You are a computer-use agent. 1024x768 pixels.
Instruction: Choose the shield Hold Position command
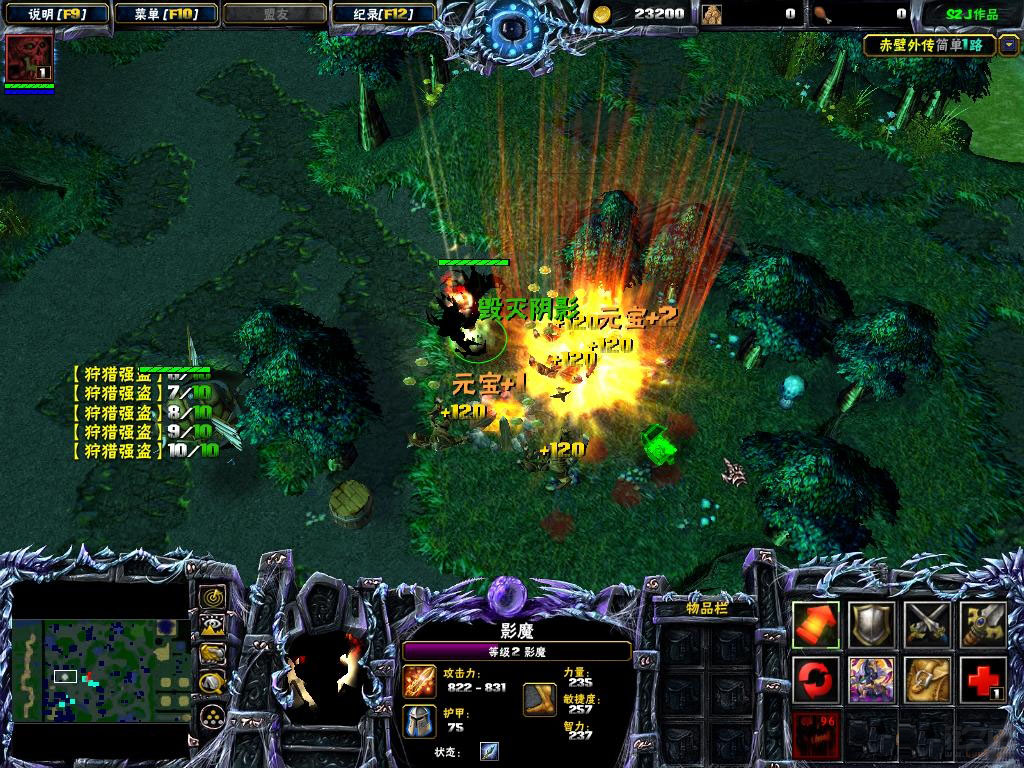(x=871, y=625)
